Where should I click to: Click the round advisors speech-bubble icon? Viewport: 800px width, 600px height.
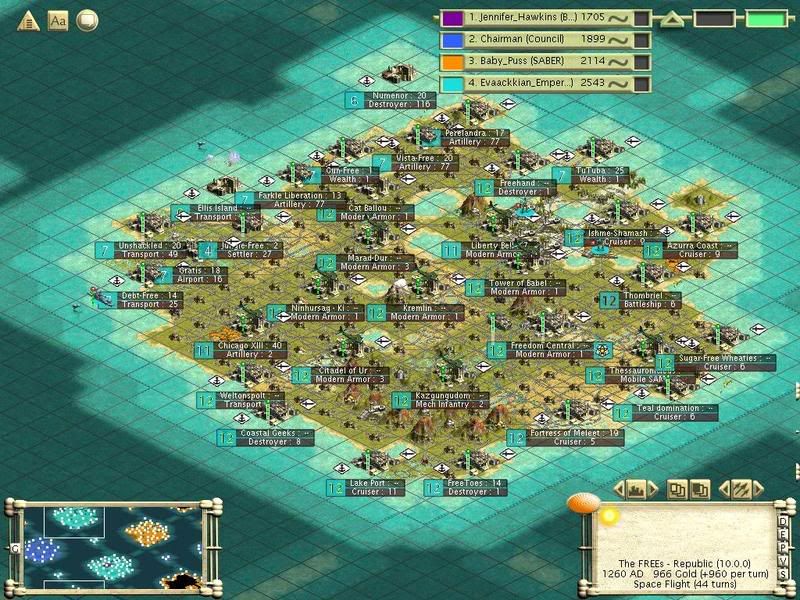(87, 20)
